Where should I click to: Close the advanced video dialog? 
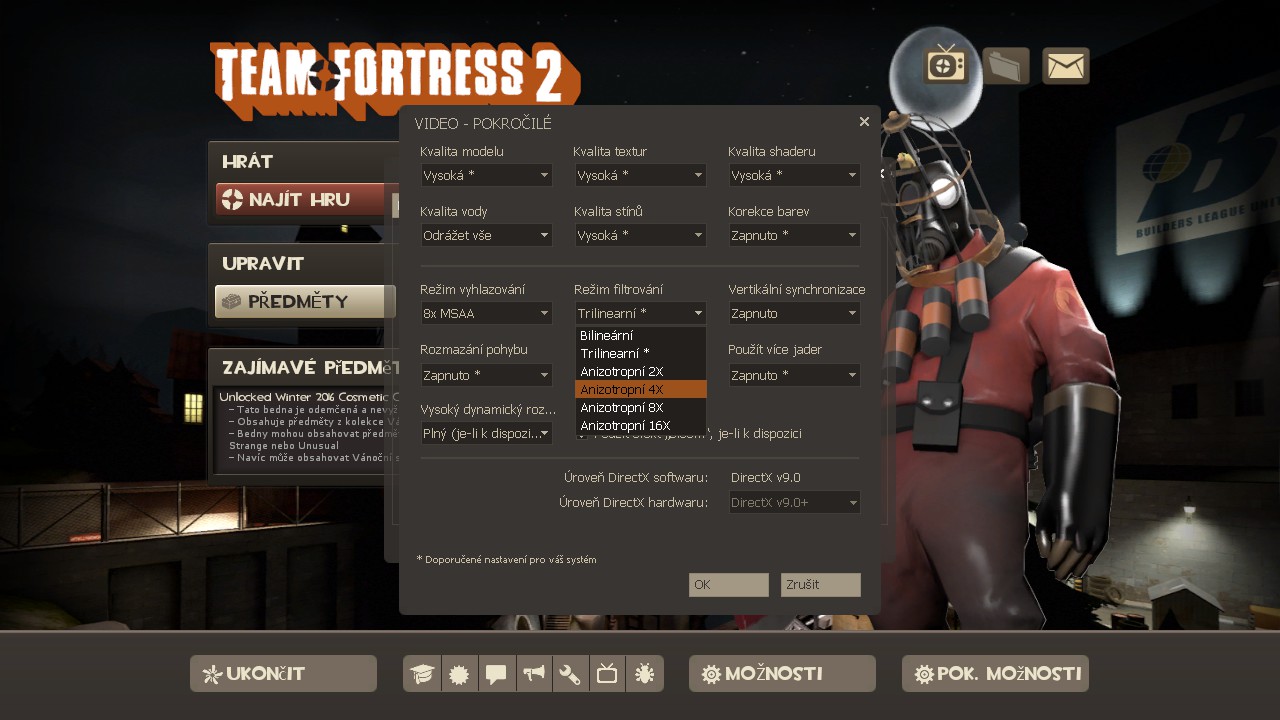[864, 122]
